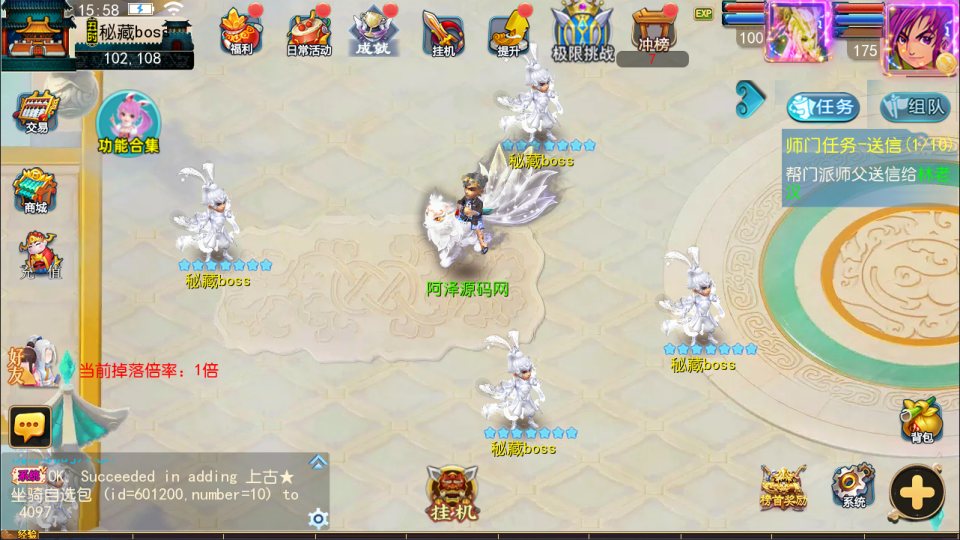Open the 商城 shop
Viewport: 960px width, 540px height.
point(35,192)
